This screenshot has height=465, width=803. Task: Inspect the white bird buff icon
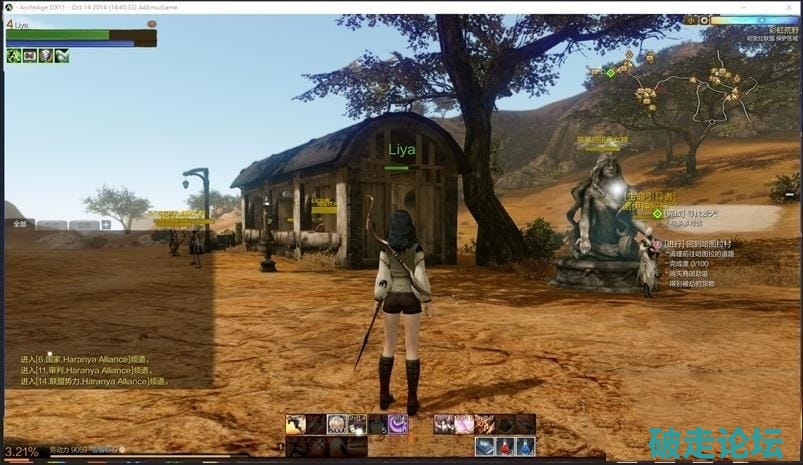pos(62,56)
